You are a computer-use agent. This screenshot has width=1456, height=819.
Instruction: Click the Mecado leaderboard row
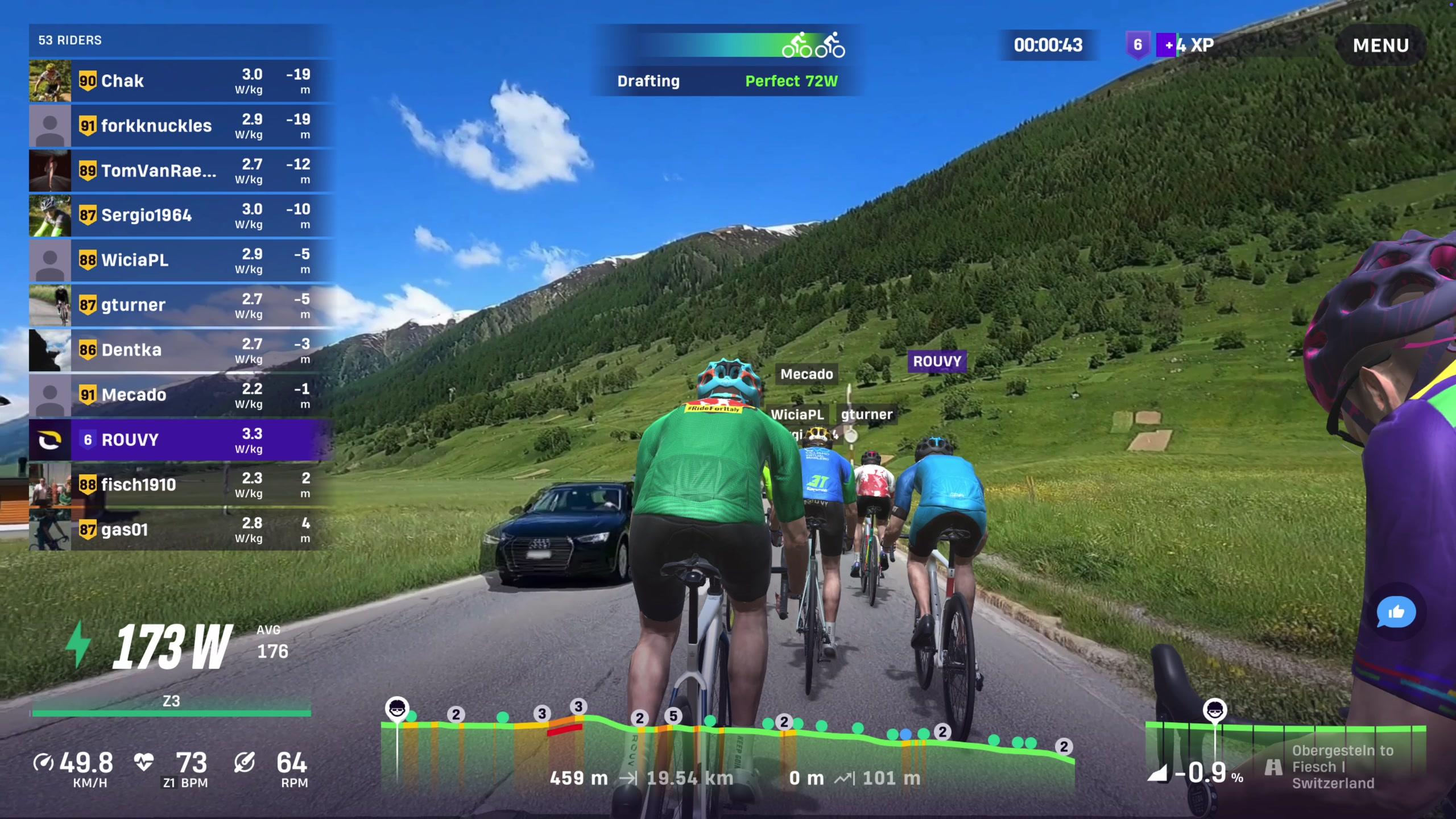pos(181,395)
